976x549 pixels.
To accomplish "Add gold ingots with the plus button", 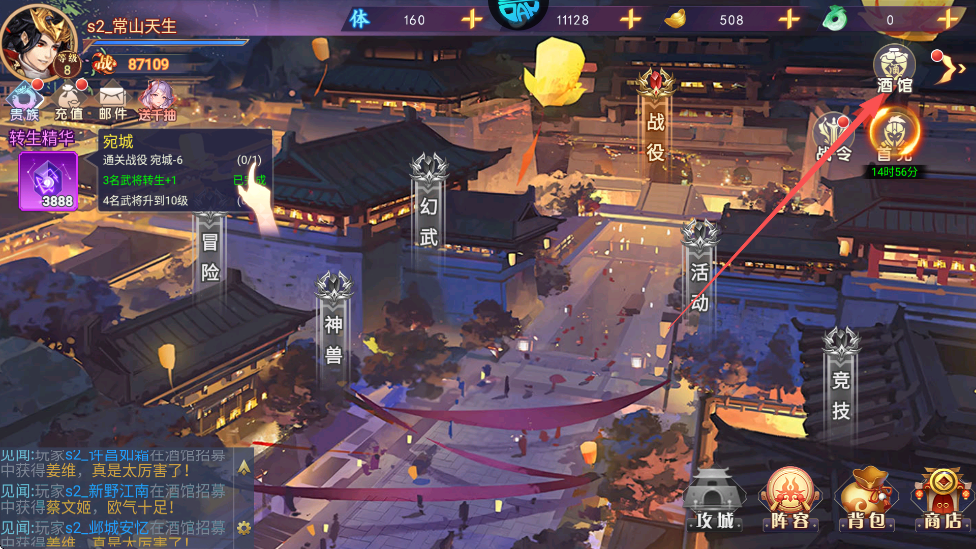I will coord(789,19).
